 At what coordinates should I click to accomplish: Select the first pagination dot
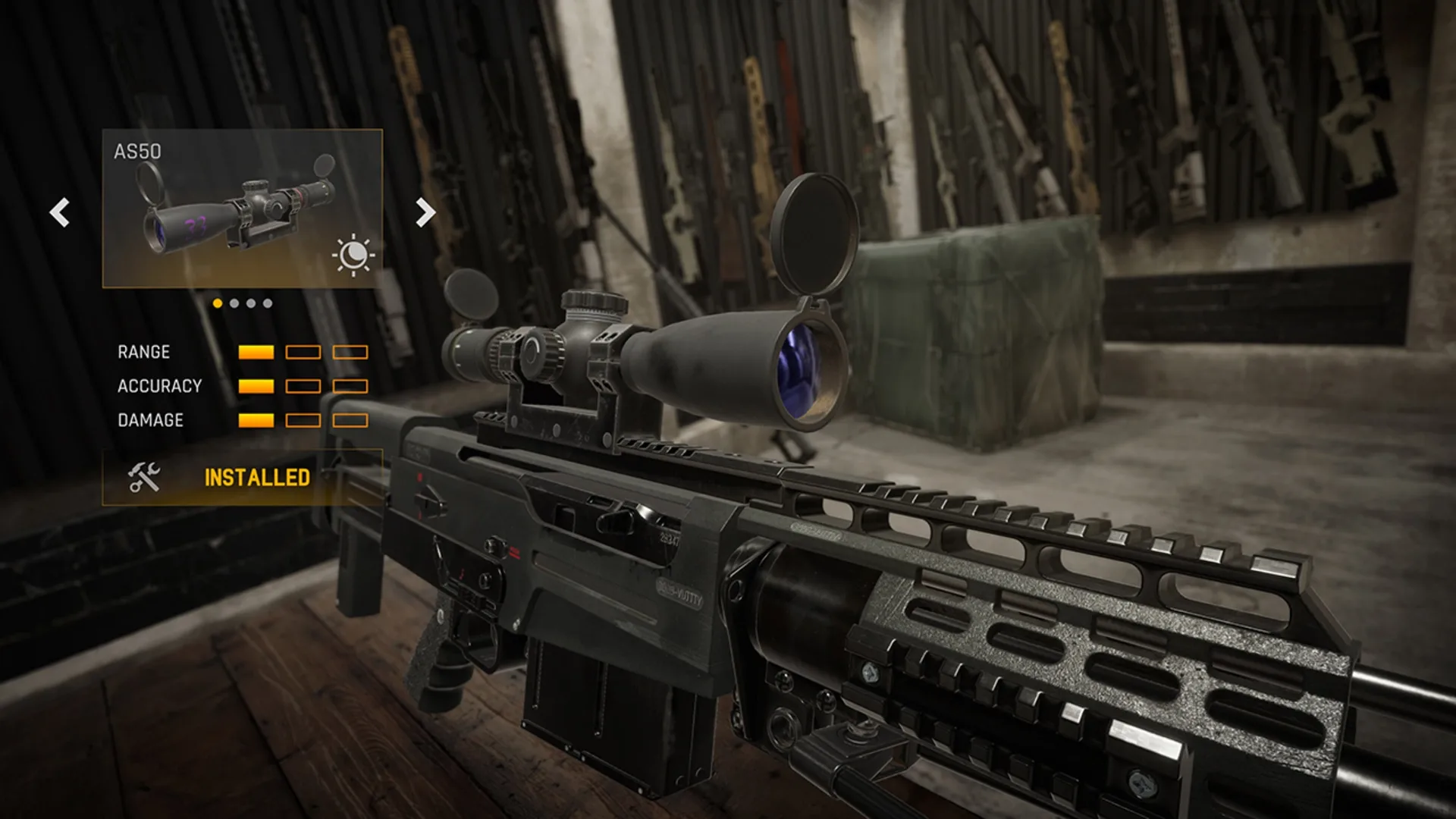tap(218, 303)
